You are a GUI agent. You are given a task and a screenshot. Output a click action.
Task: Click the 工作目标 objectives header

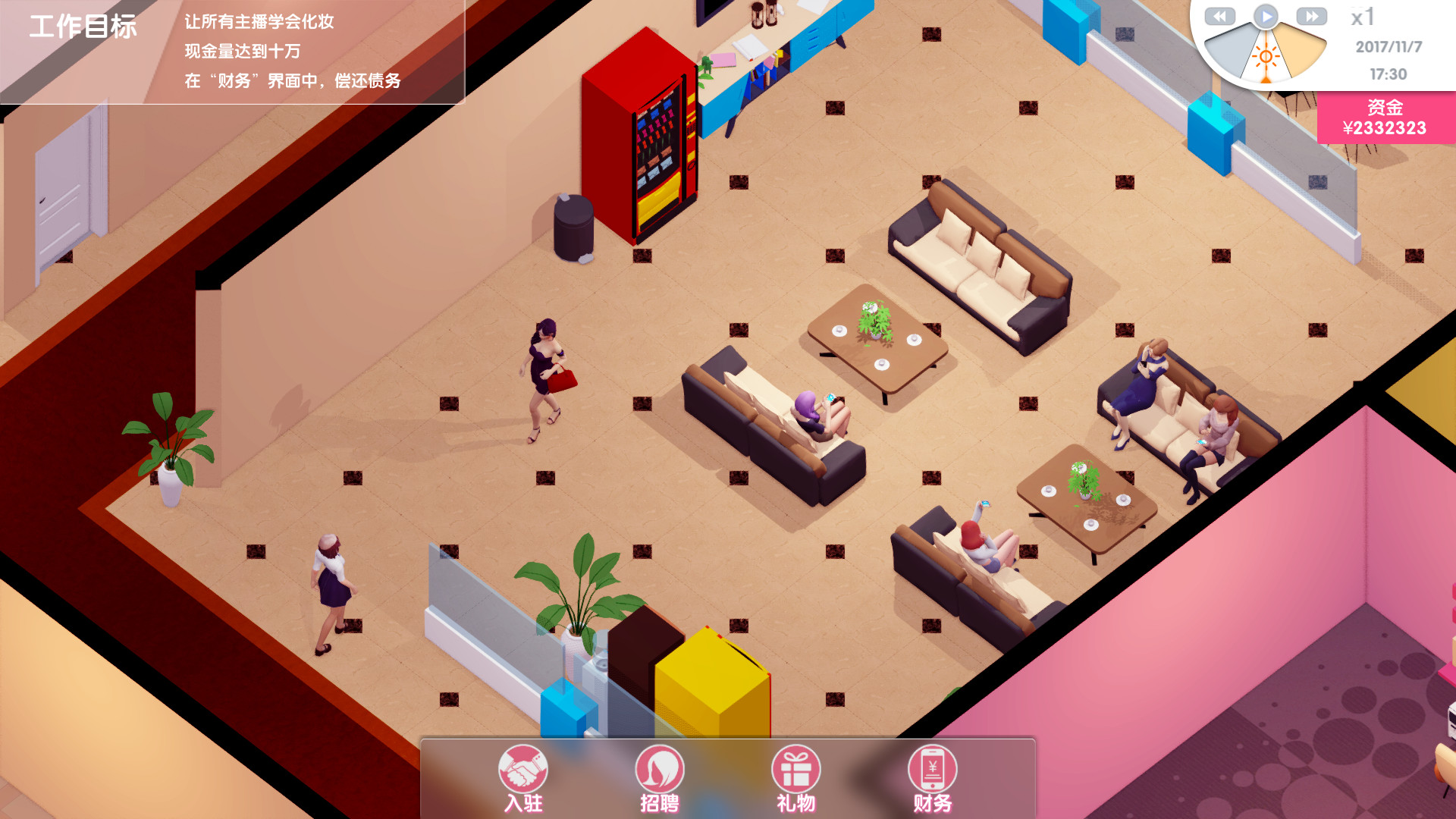tap(83, 27)
